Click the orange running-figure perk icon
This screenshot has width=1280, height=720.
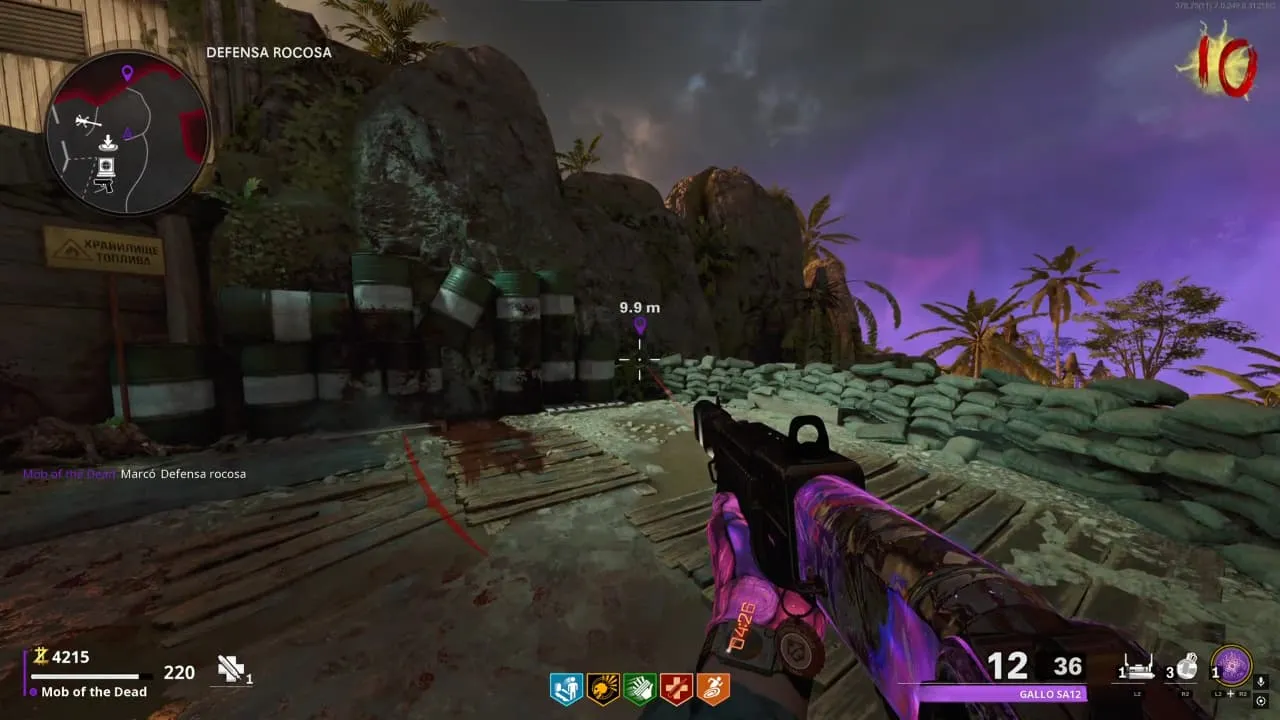(713, 688)
